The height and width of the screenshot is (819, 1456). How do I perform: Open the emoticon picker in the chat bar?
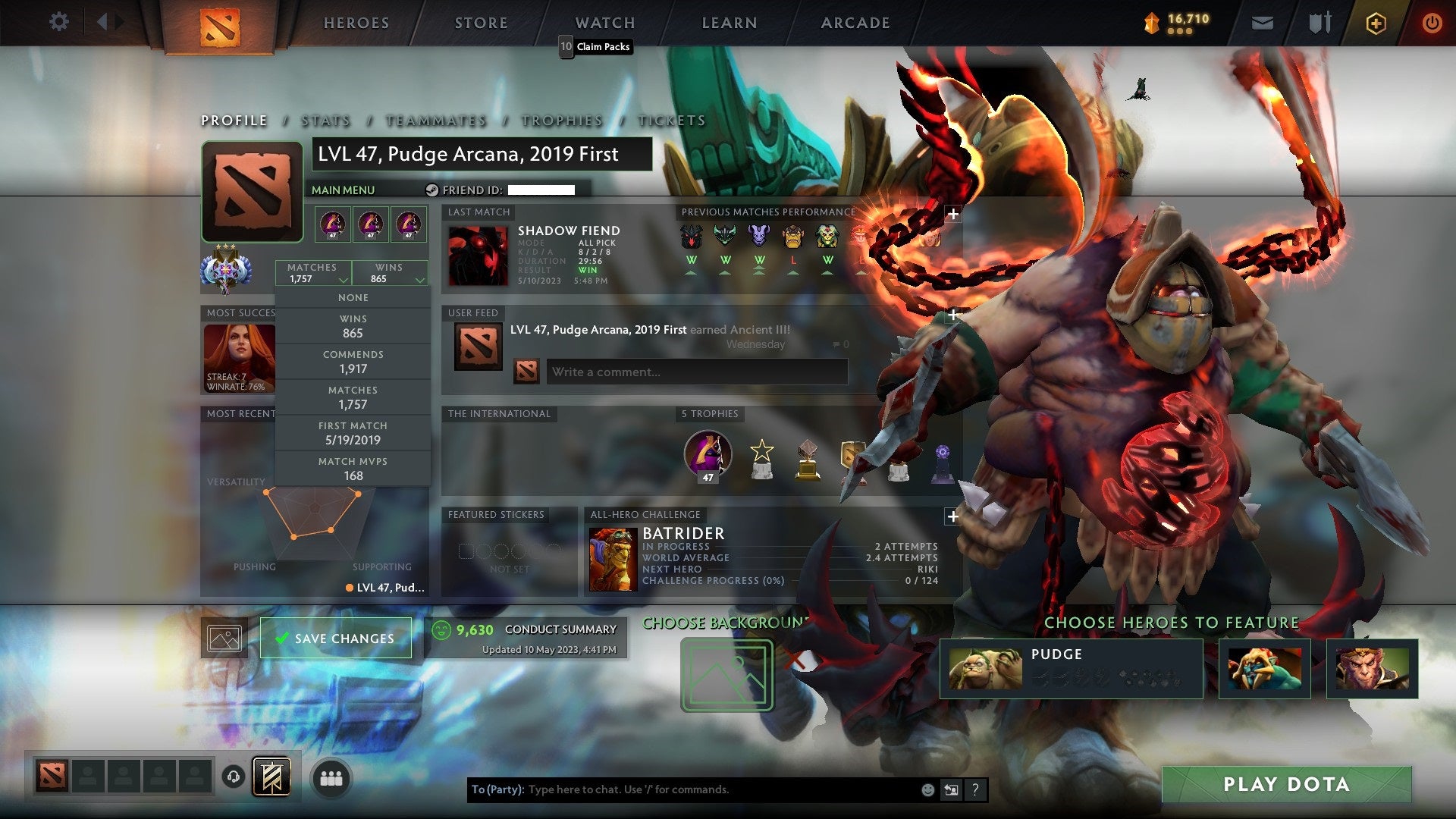(x=927, y=789)
